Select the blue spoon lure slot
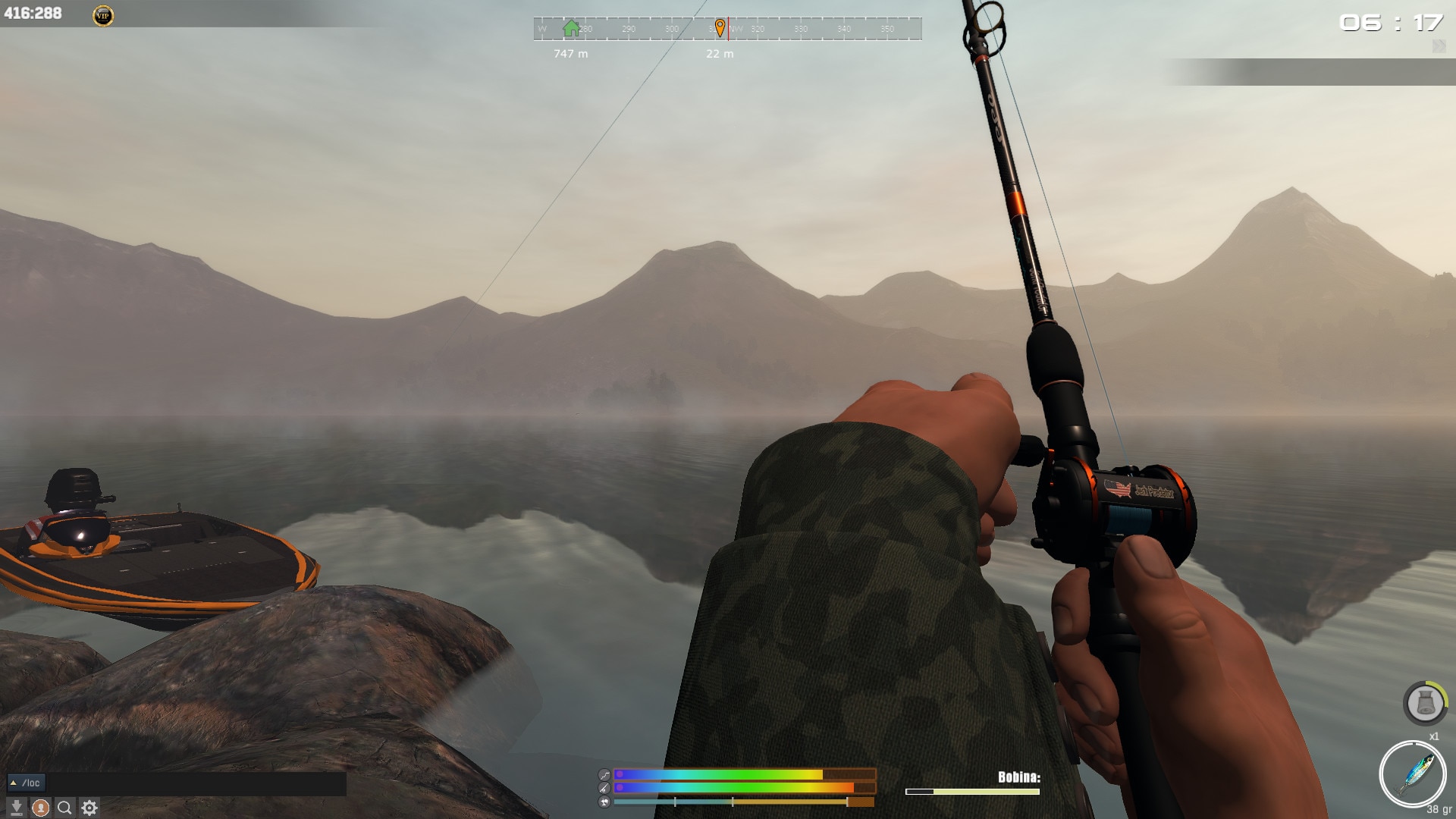 coord(1412,774)
